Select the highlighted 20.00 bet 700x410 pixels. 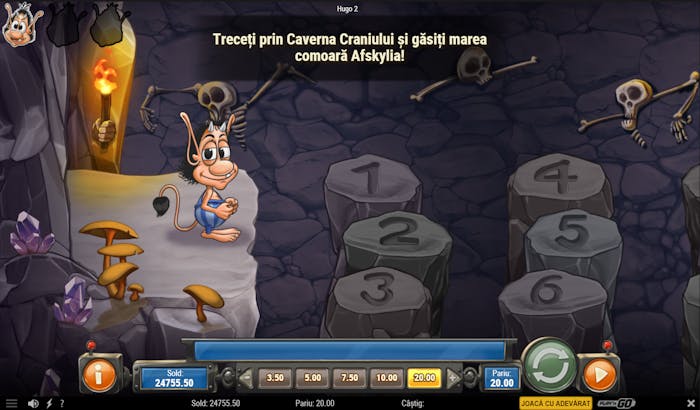(422, 378)
